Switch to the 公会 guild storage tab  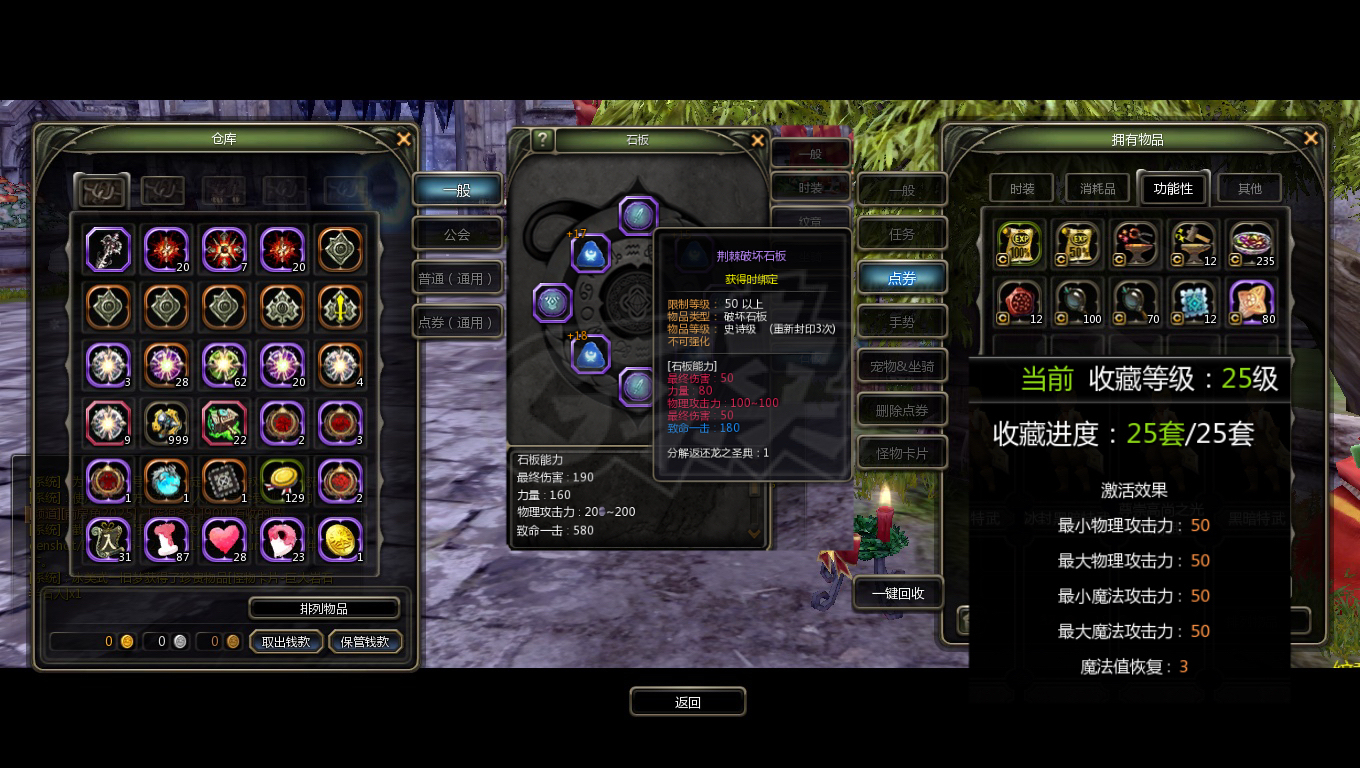pos(457,234)
